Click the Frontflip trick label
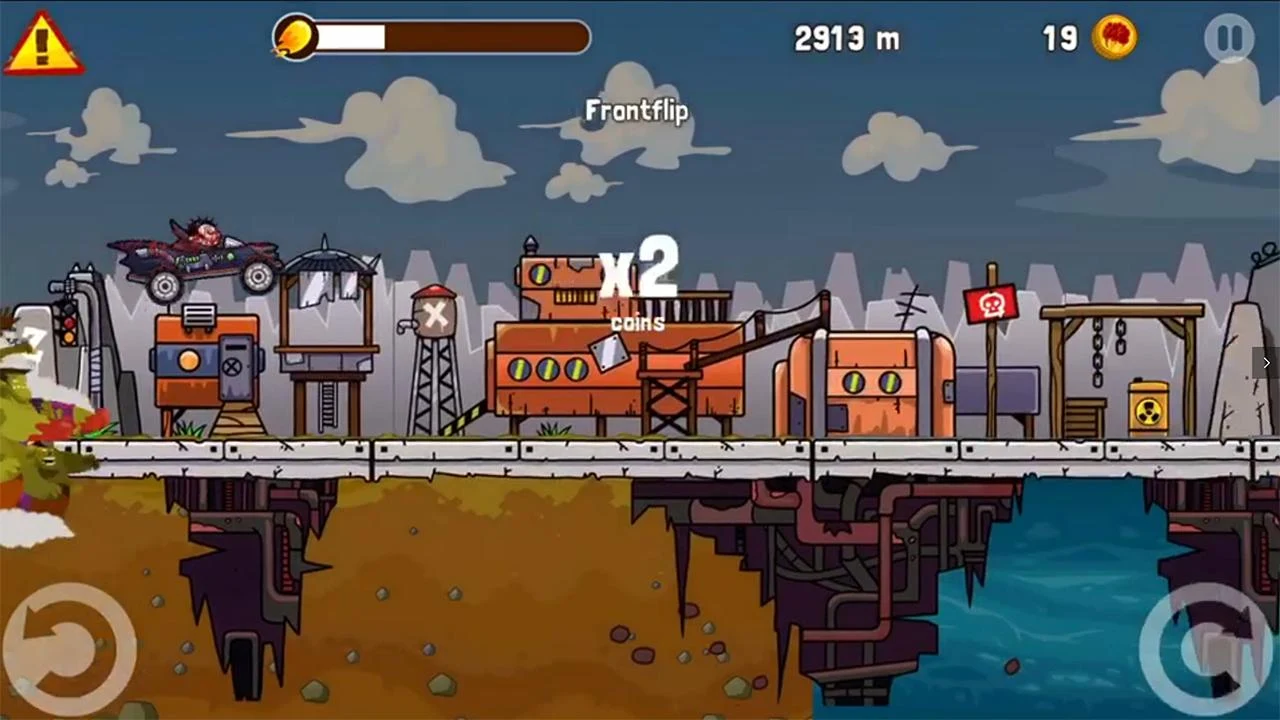This screenshot has height=720, width=1280. click(637, 111)
